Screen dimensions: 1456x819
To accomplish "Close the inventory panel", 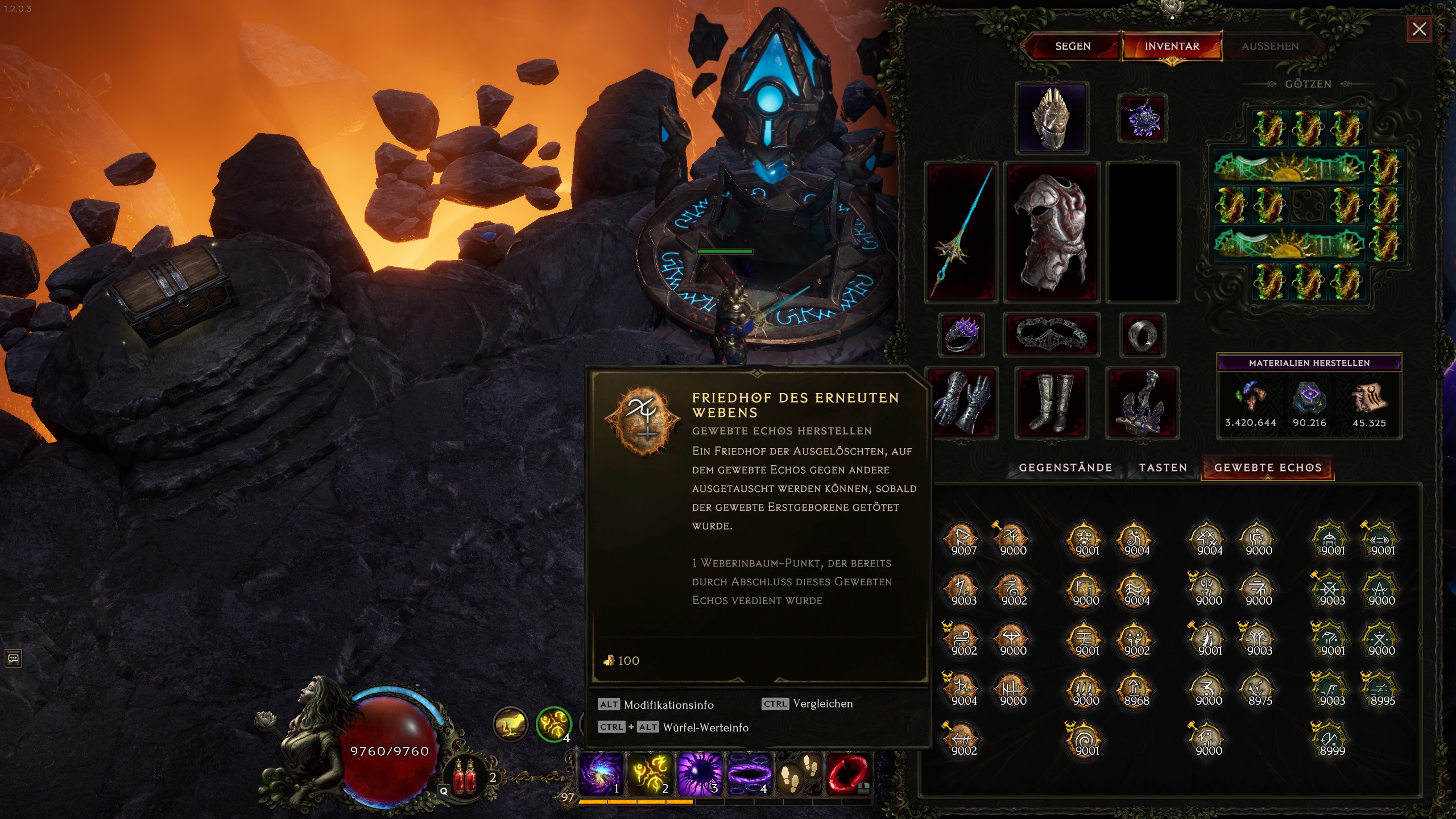I will pos(1419,29).
